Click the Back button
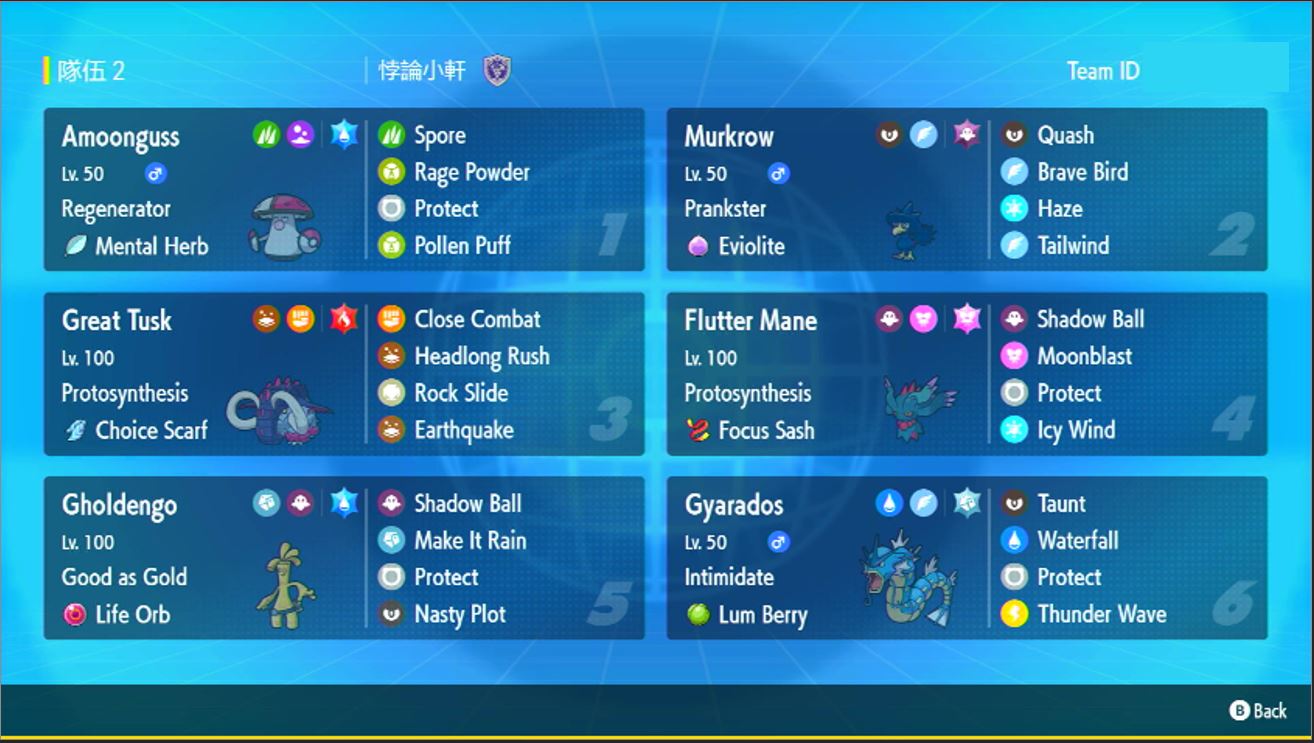The image size is (1314, 743). (1258, 711)
